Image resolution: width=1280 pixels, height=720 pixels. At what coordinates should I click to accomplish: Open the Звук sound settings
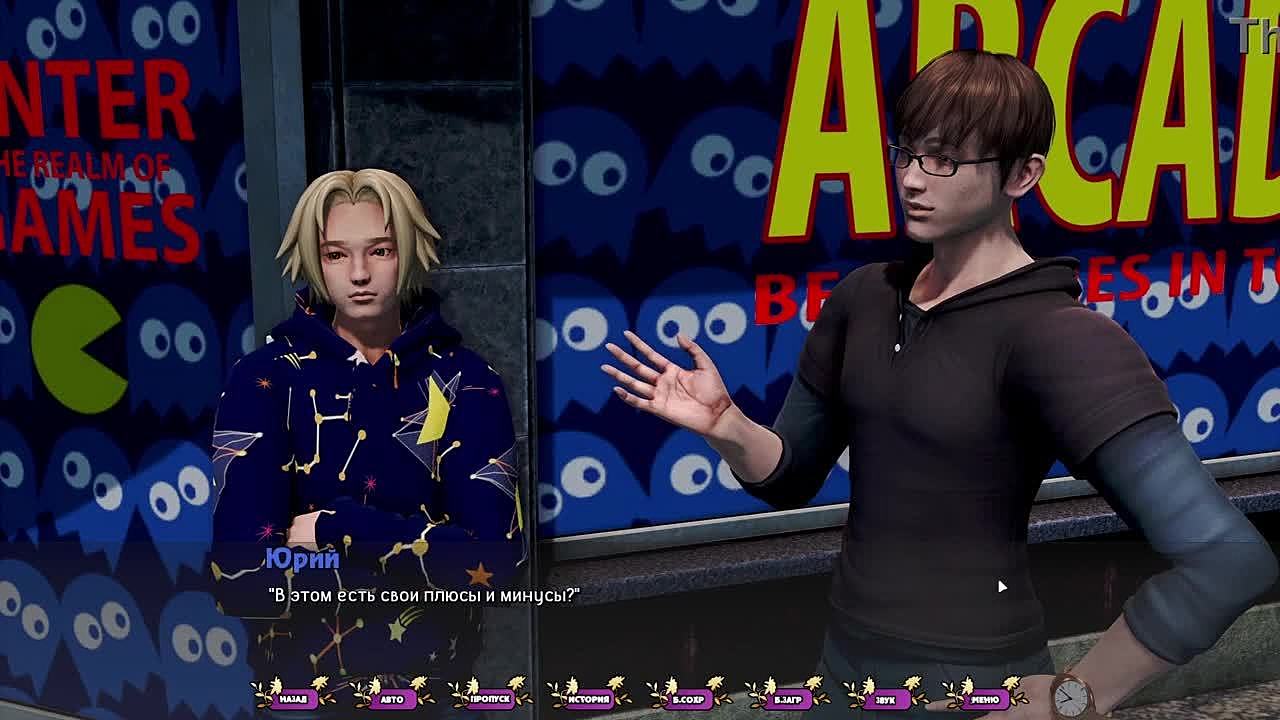click(x=885, y=699)
